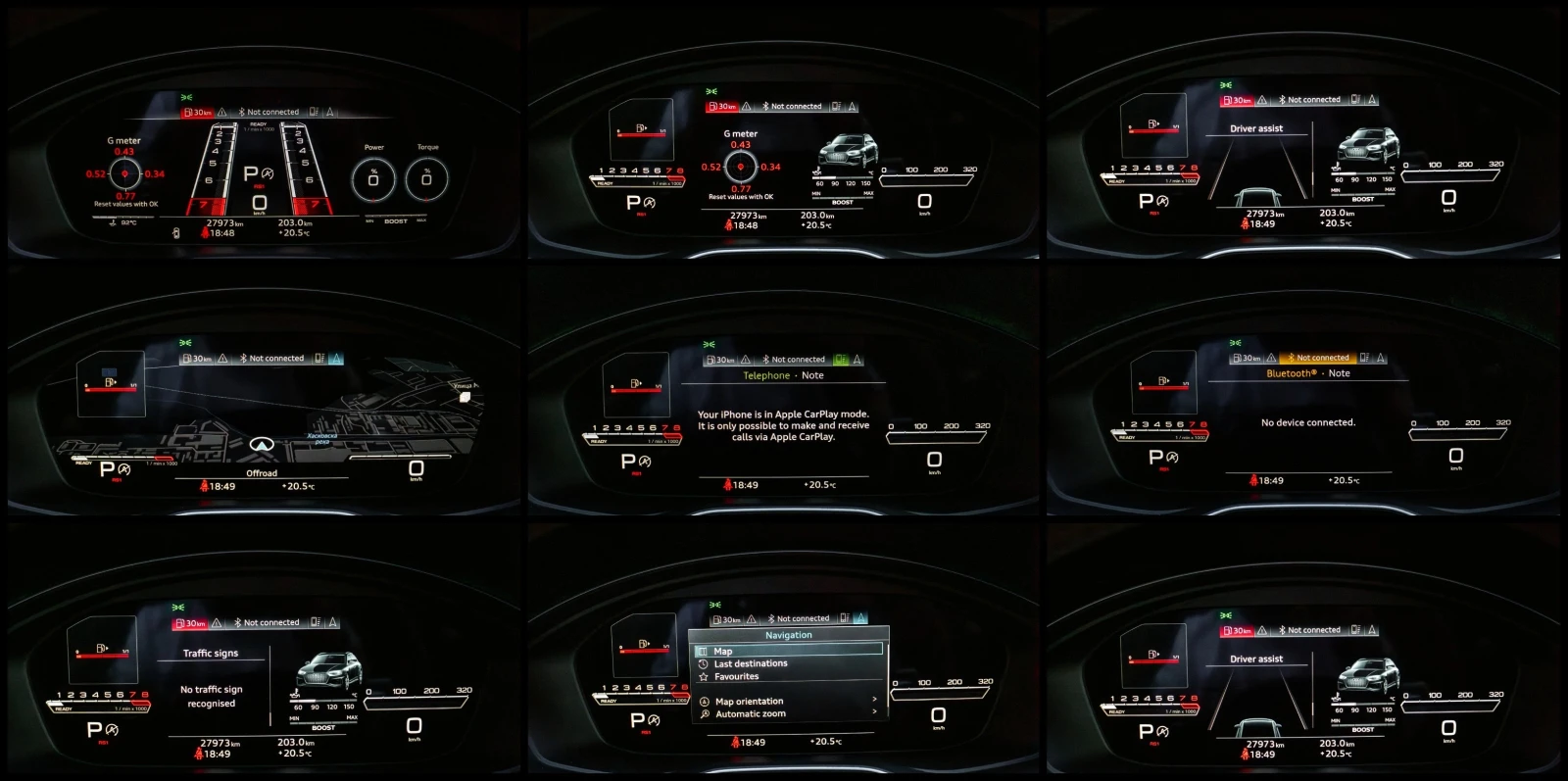Image resolution: width=1568 pixels, height=781 pixels.
Task: Open Last destinations list
Action: [750, 664]
